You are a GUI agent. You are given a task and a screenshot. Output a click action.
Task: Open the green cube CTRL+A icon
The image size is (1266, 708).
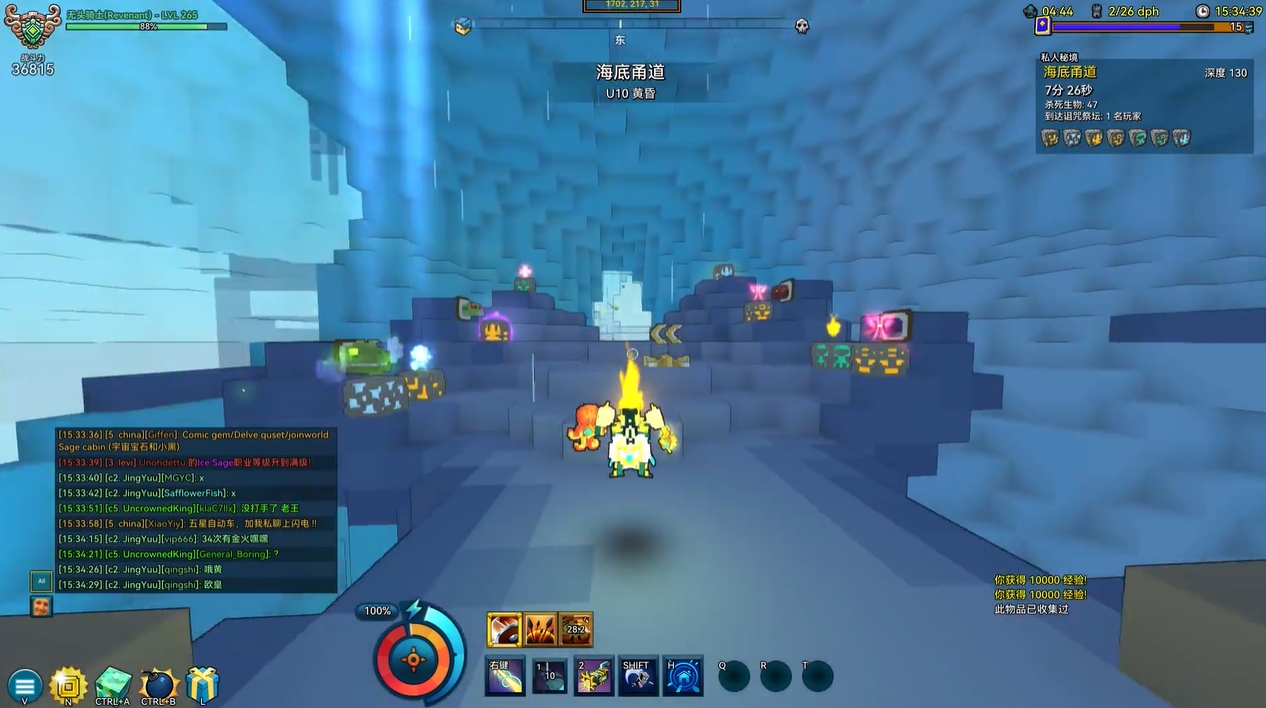point(113,685)
